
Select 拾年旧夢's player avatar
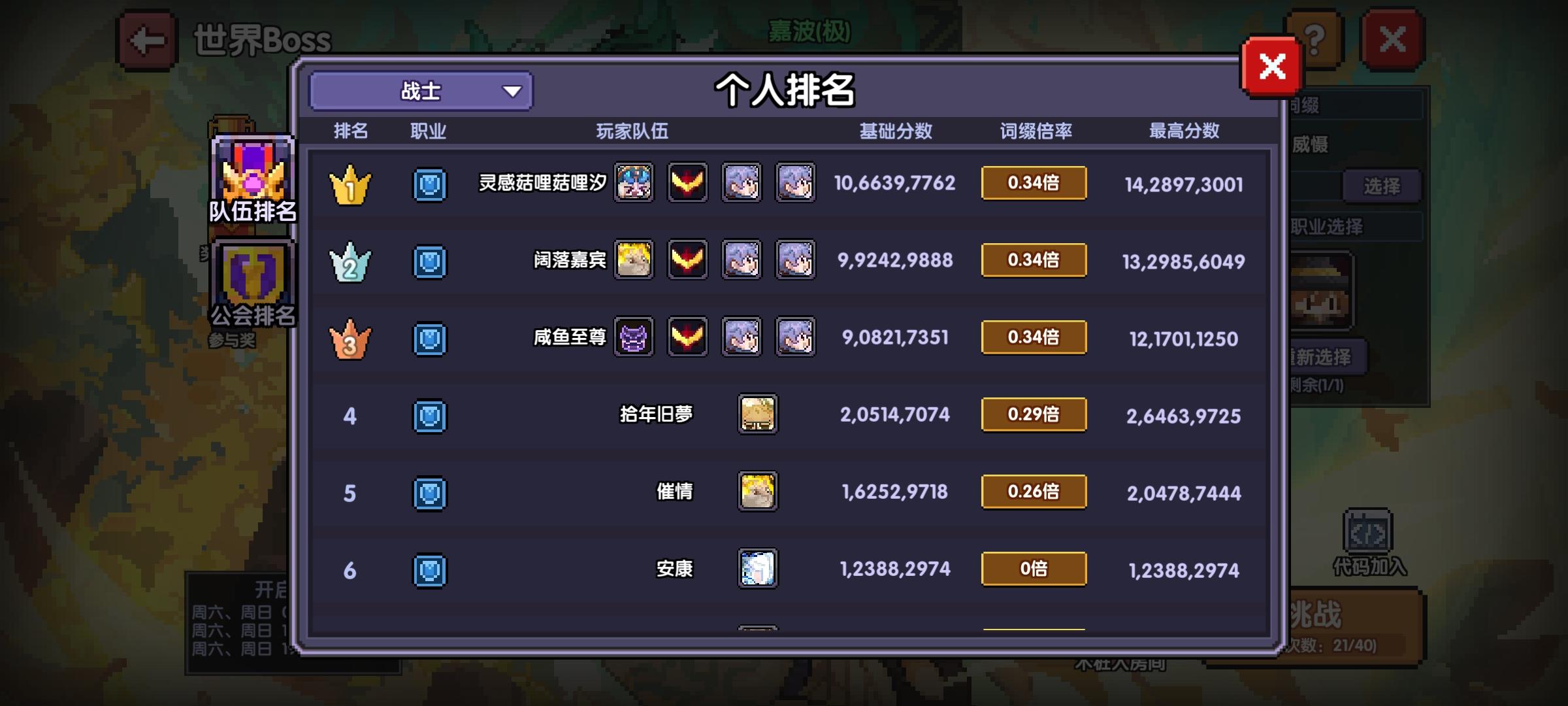point(759,414)
